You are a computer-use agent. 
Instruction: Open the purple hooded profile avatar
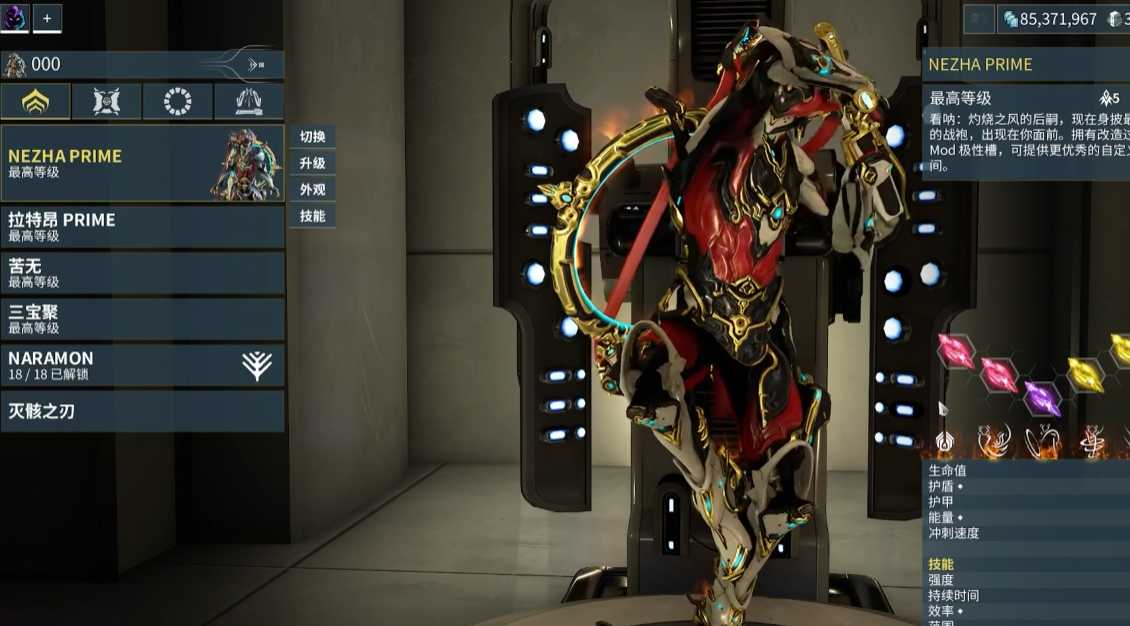pos(15,17)
